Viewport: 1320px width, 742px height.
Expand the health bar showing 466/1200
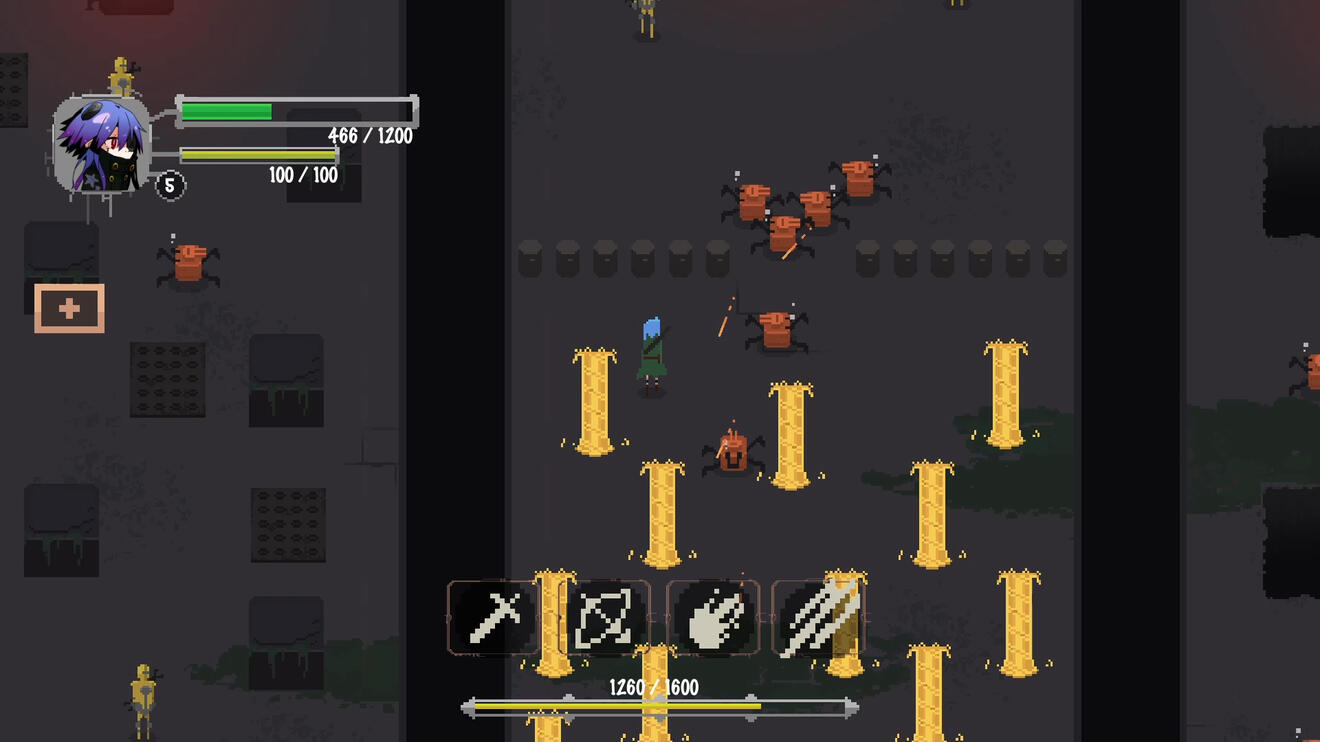click(x=295, y=111)
